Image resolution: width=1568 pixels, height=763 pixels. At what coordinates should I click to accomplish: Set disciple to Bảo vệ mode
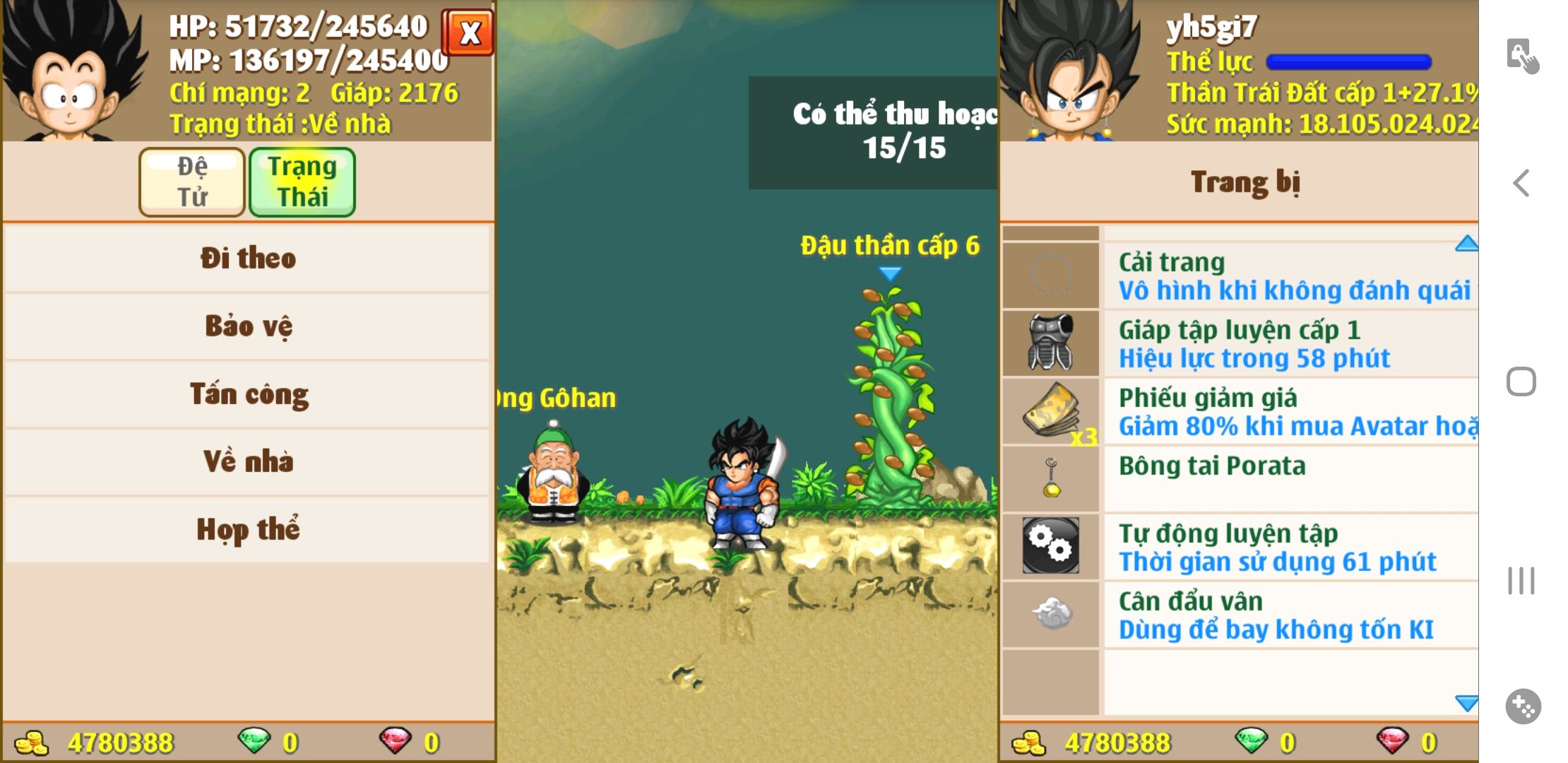click(247, 326)
